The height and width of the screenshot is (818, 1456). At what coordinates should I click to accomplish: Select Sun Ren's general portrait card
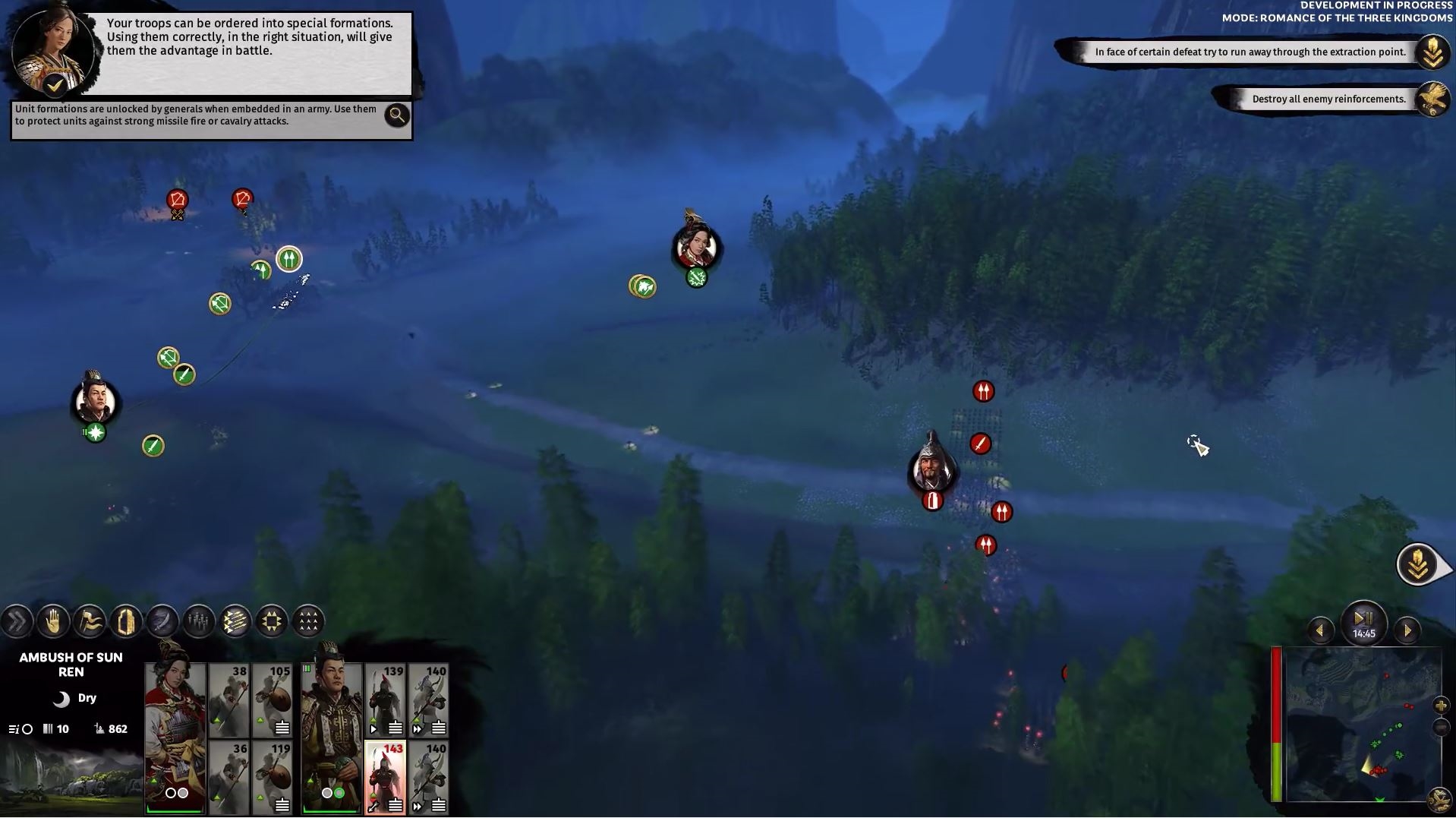pyautogui.click(x=175, y=738)
